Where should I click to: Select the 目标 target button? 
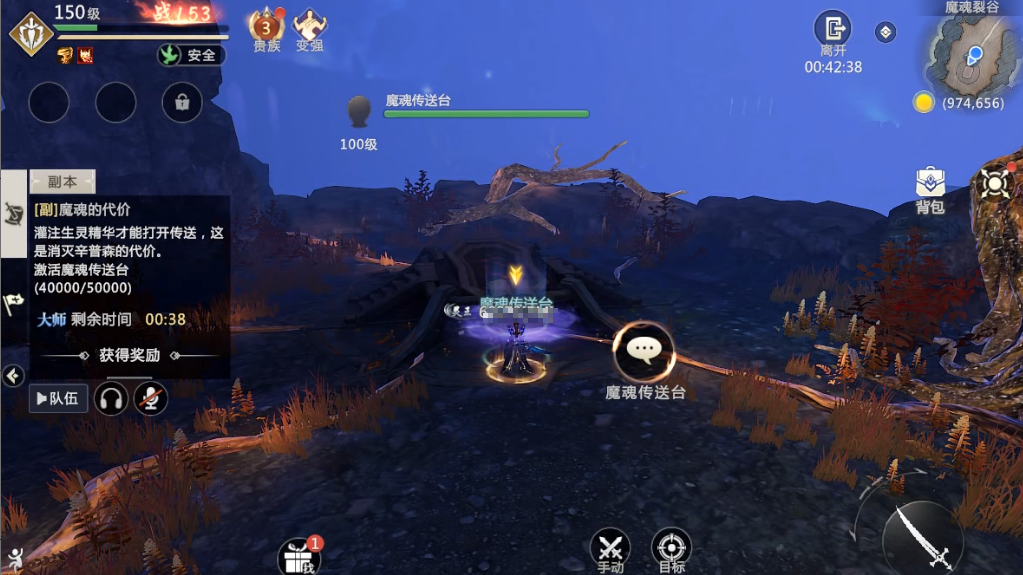[671, 548]
